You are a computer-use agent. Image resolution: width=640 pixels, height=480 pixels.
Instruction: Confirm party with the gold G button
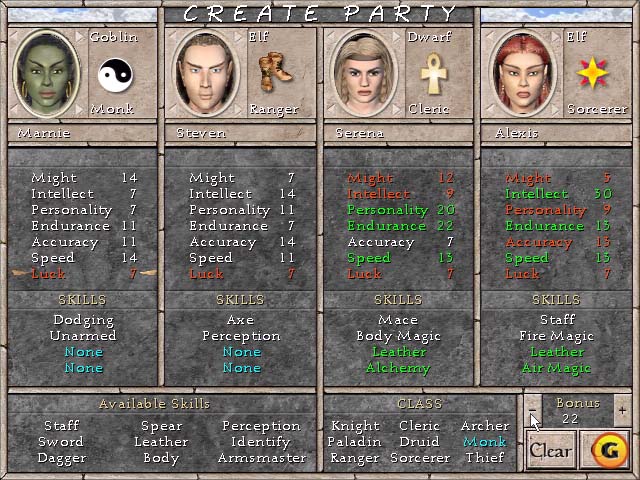click(605, 450)
